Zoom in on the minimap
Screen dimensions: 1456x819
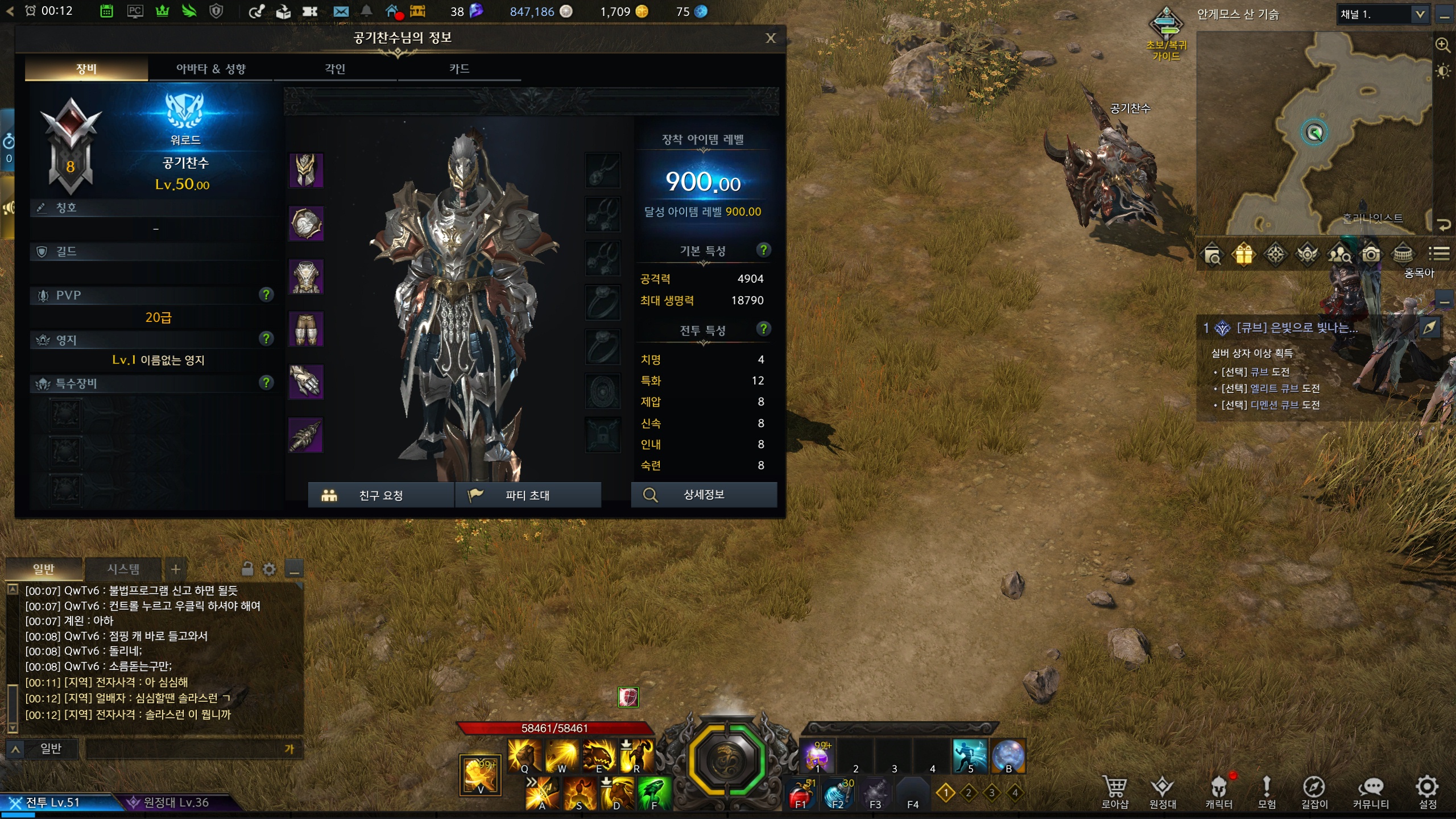point(1442,45)
